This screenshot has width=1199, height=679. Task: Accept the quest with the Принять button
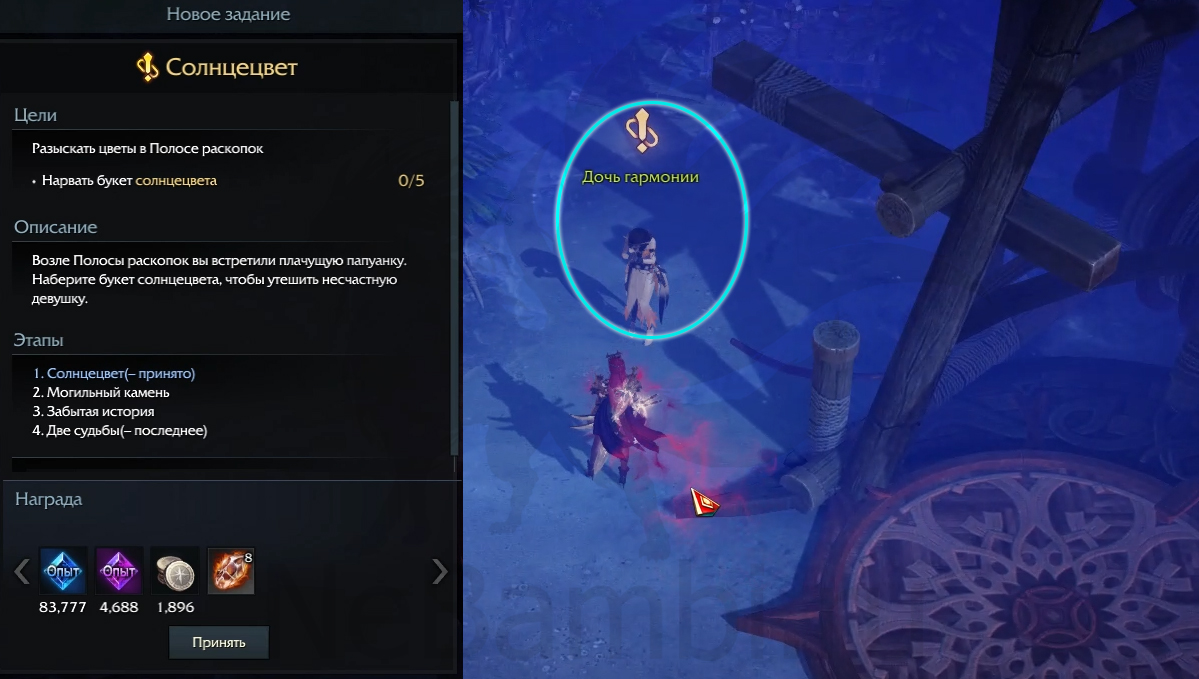(218, 642)
